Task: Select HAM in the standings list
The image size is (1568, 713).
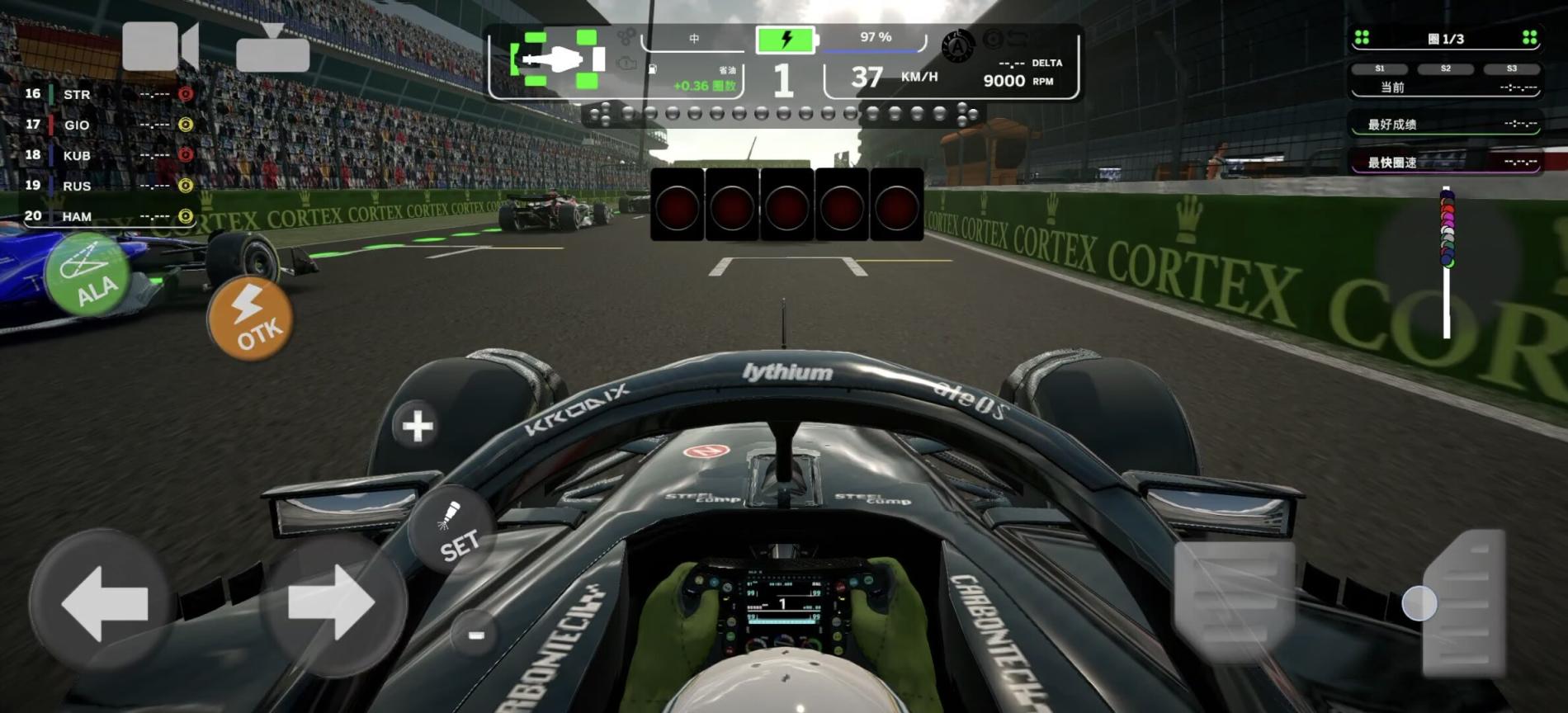Action: pyautogui.click(x=77, y=217)
